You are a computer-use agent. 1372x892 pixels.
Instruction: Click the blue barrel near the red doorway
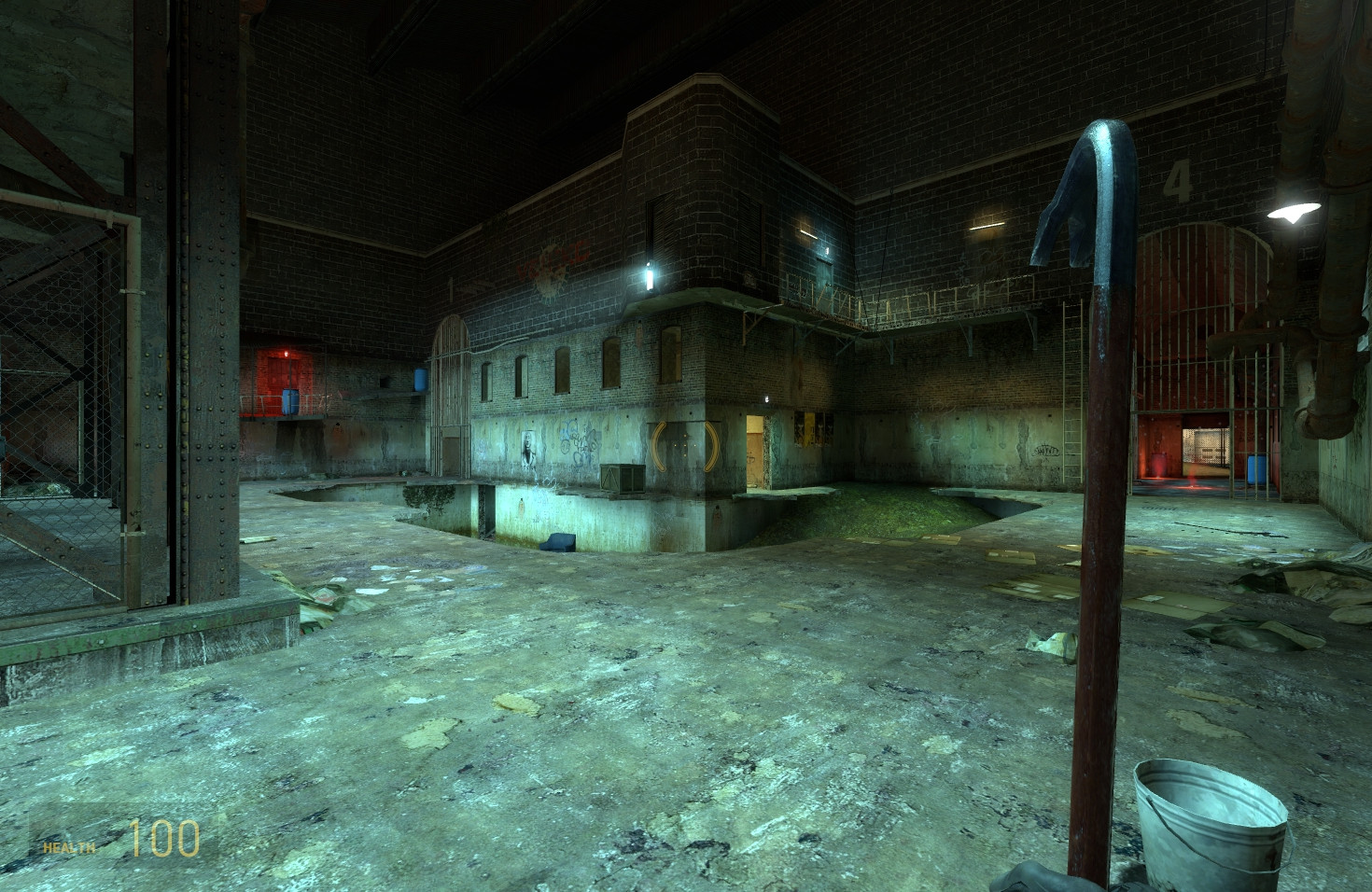(292, 403)
